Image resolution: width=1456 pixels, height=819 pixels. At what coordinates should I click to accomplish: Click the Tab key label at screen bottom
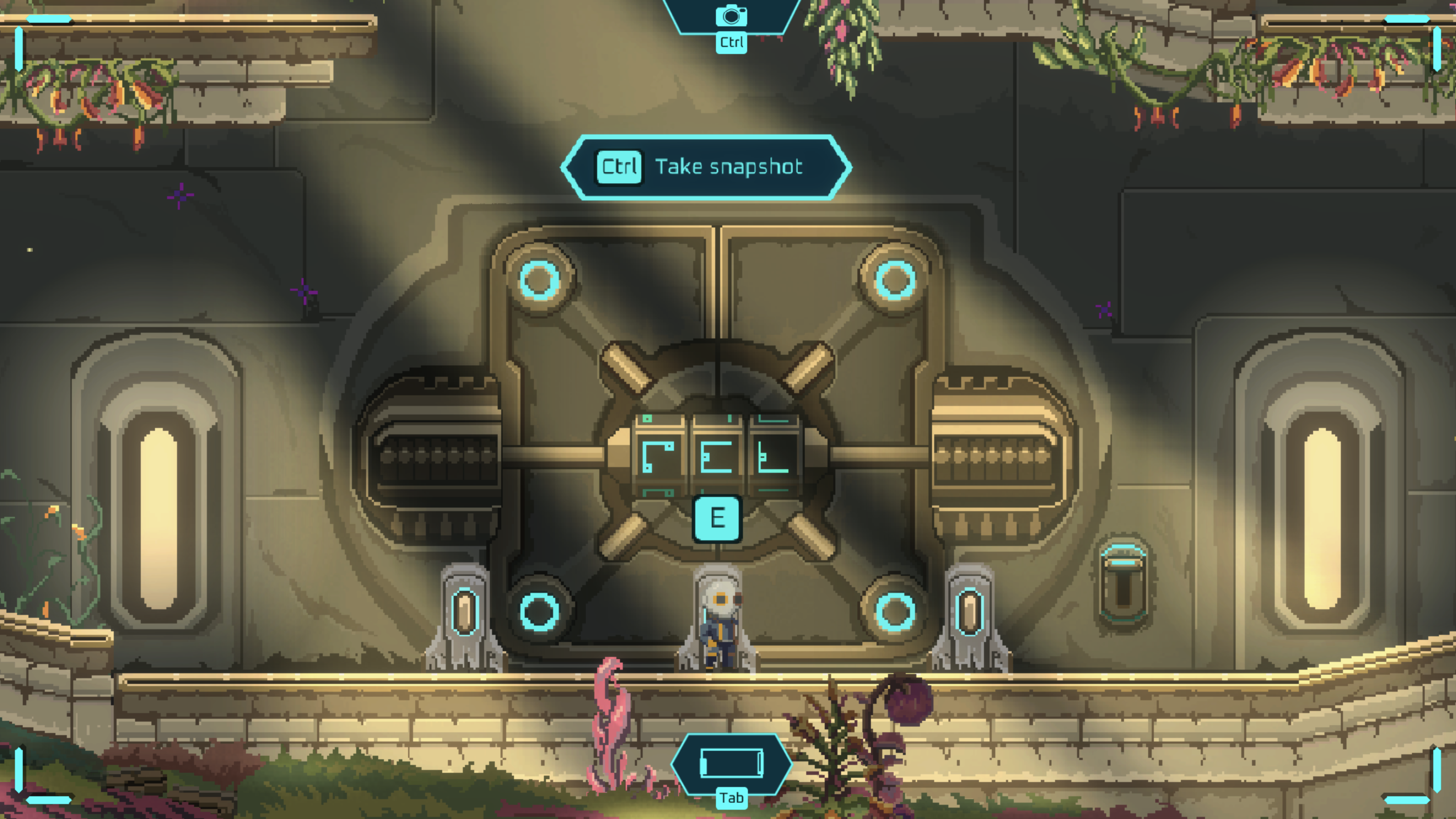[x=732, y=799]
